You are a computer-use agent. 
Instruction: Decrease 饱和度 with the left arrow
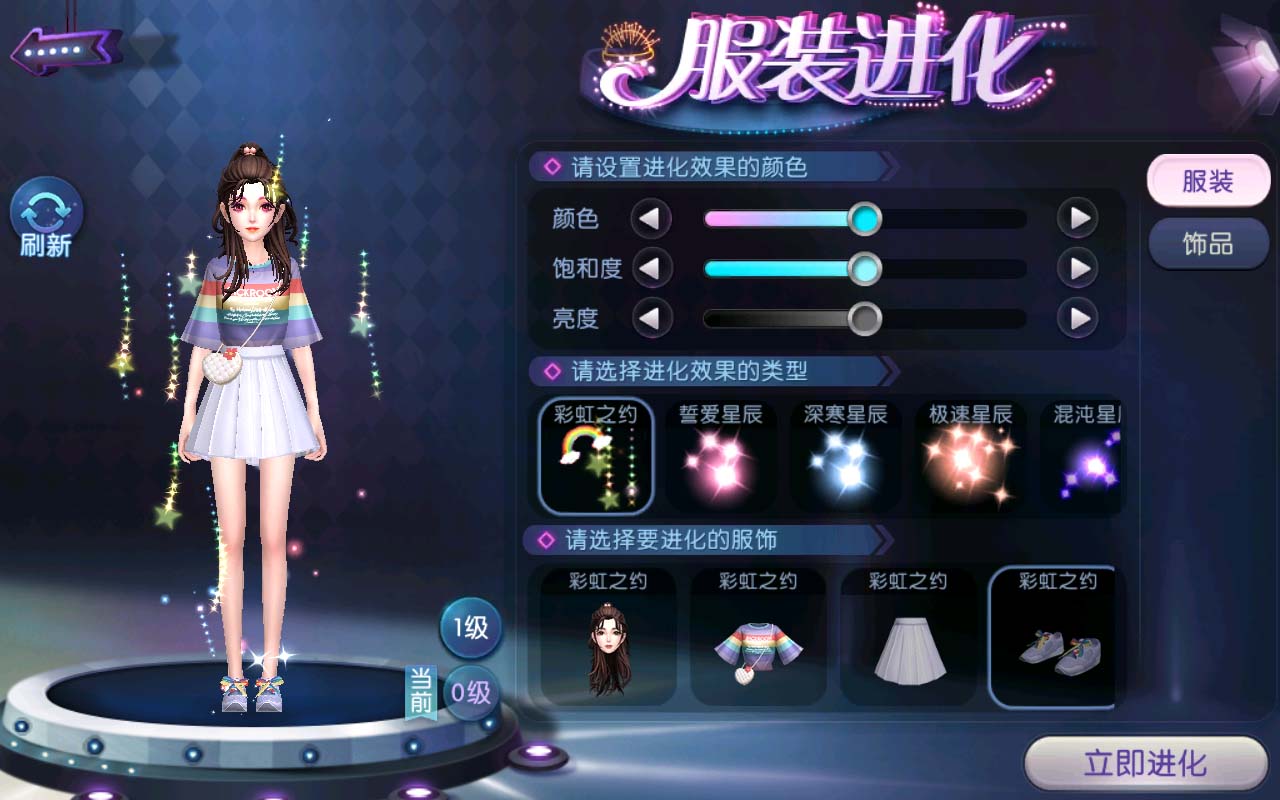click(x=651, y=268)
